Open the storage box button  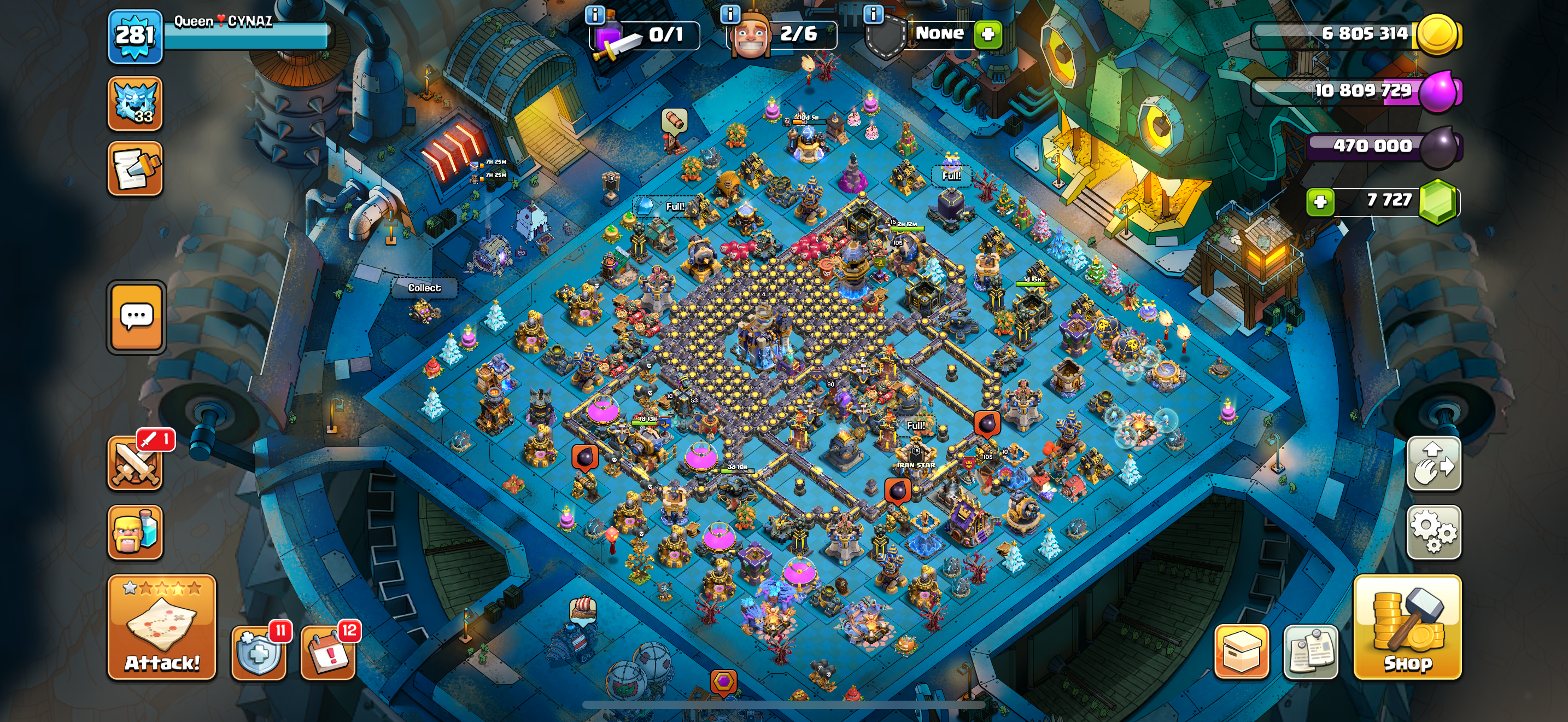click(1241, 651)
